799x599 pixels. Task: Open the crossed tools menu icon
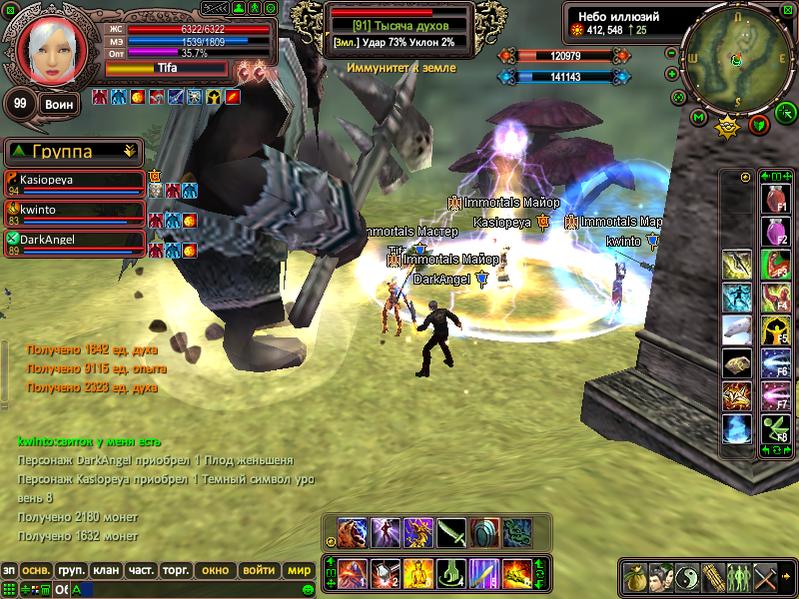pyautogui.click(x=766, y=579)
